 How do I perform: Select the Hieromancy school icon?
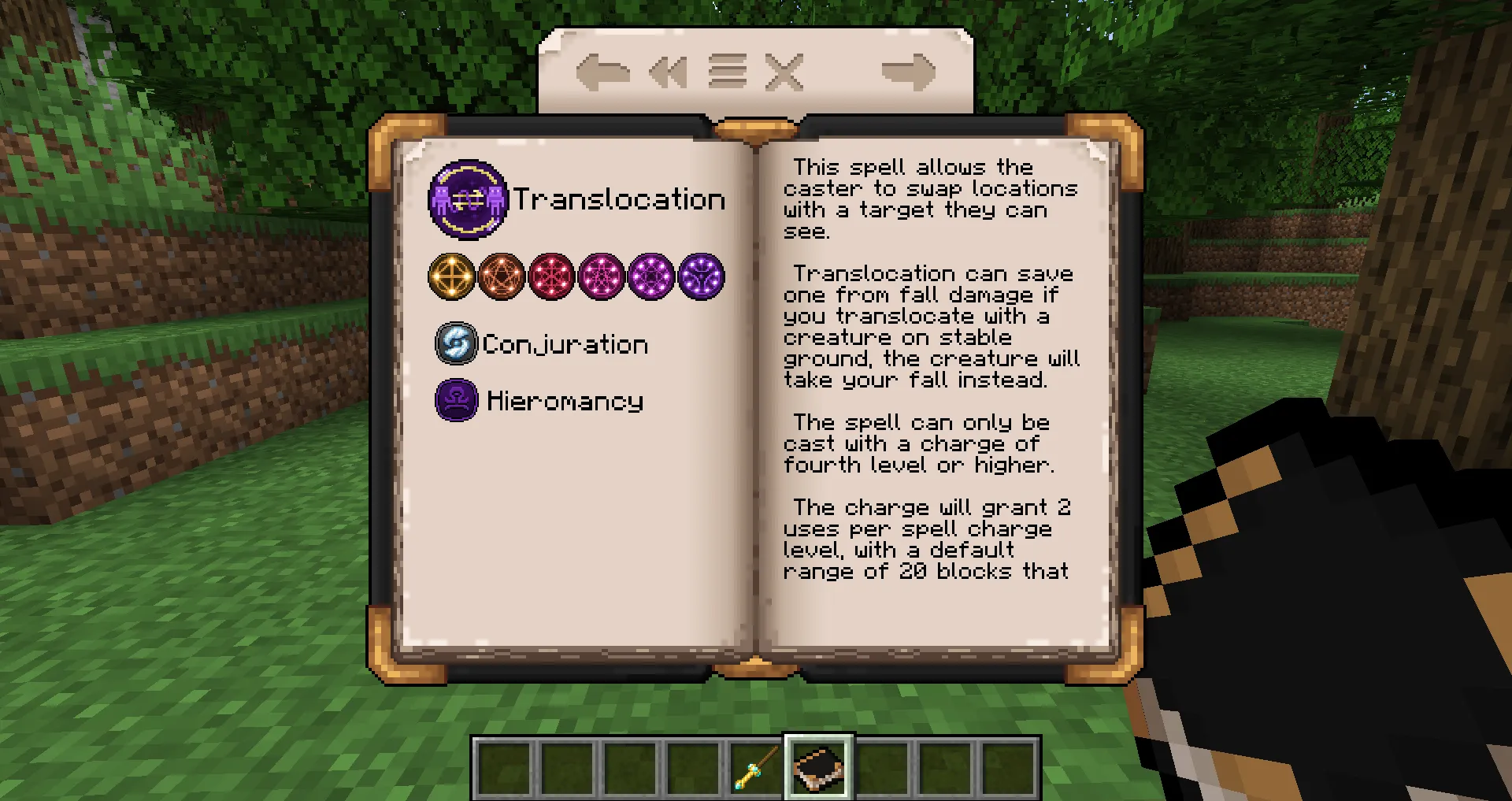tap(456, 400)
